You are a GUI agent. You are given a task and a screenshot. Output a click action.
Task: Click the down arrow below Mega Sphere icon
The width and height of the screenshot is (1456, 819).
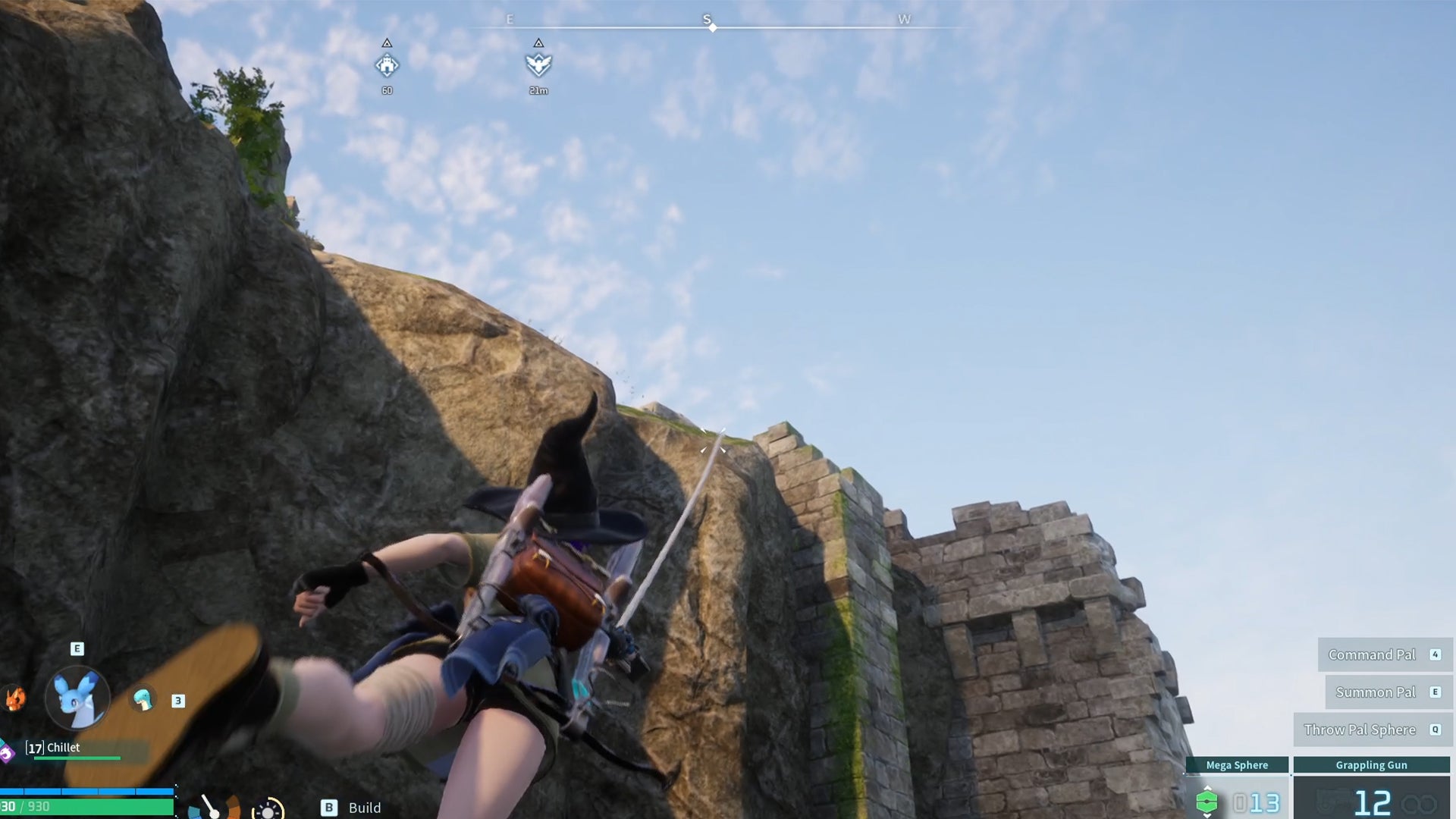tap(1208, 817)
